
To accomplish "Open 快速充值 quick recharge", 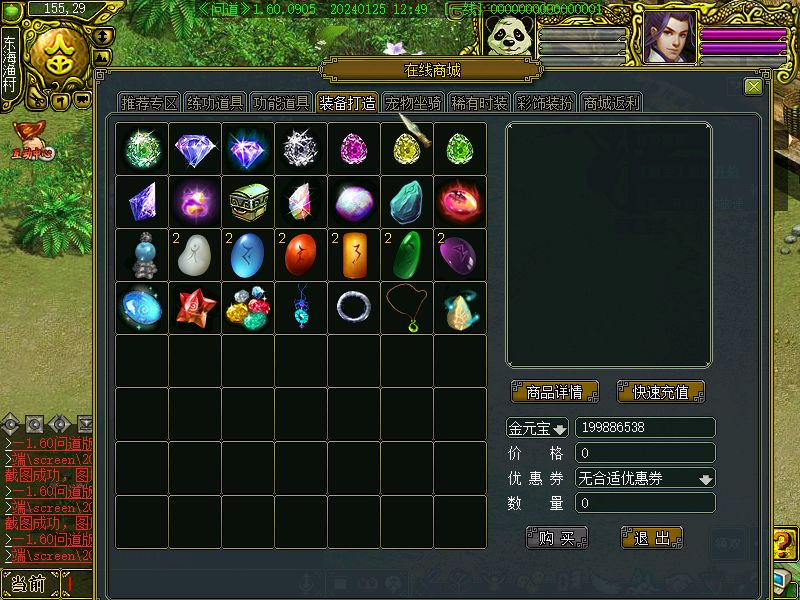I will pos(660,392).
